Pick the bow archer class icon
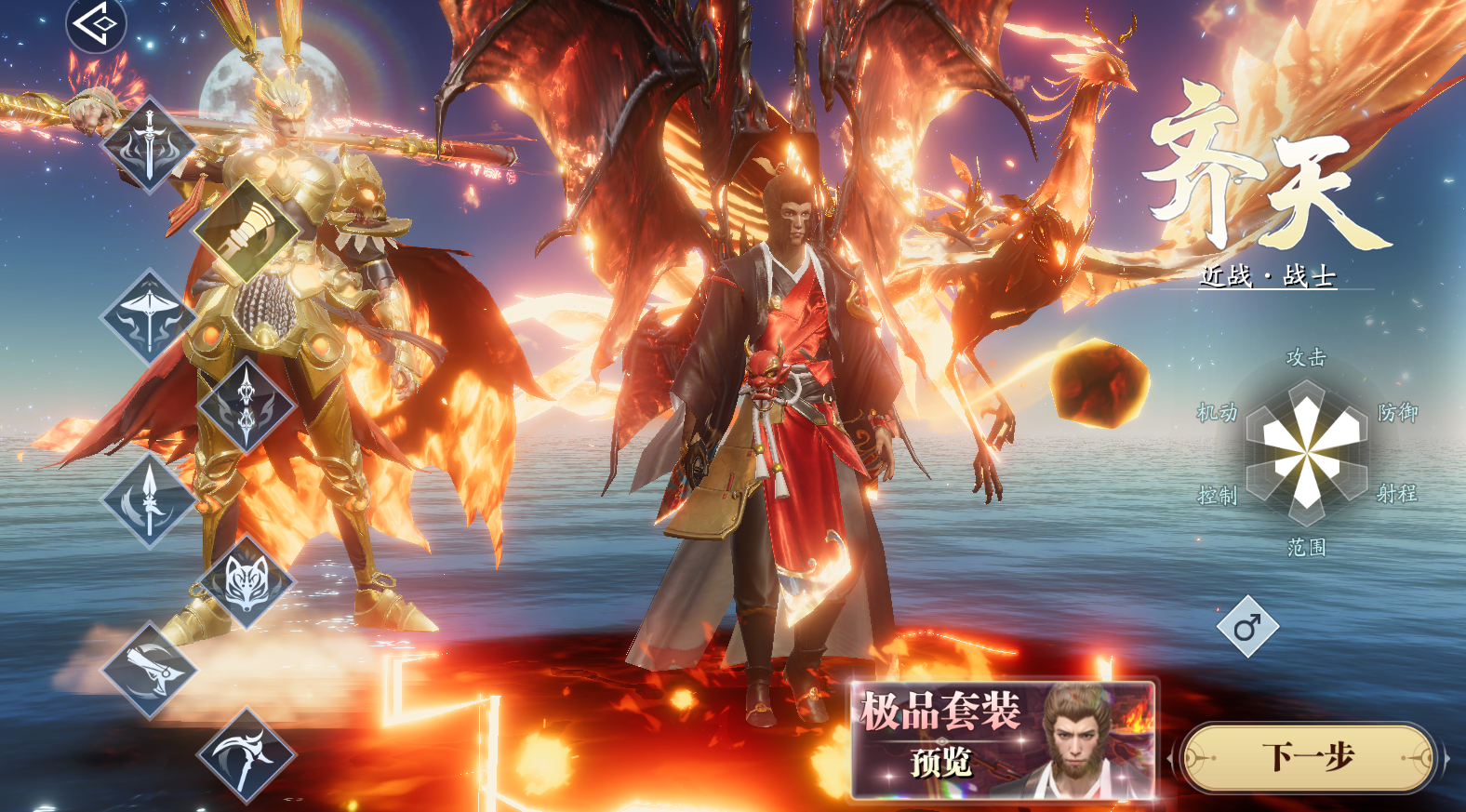Image resolution: width=1466 pixels, height=812 pixels. pyautogui.click(x=149, y=317)
